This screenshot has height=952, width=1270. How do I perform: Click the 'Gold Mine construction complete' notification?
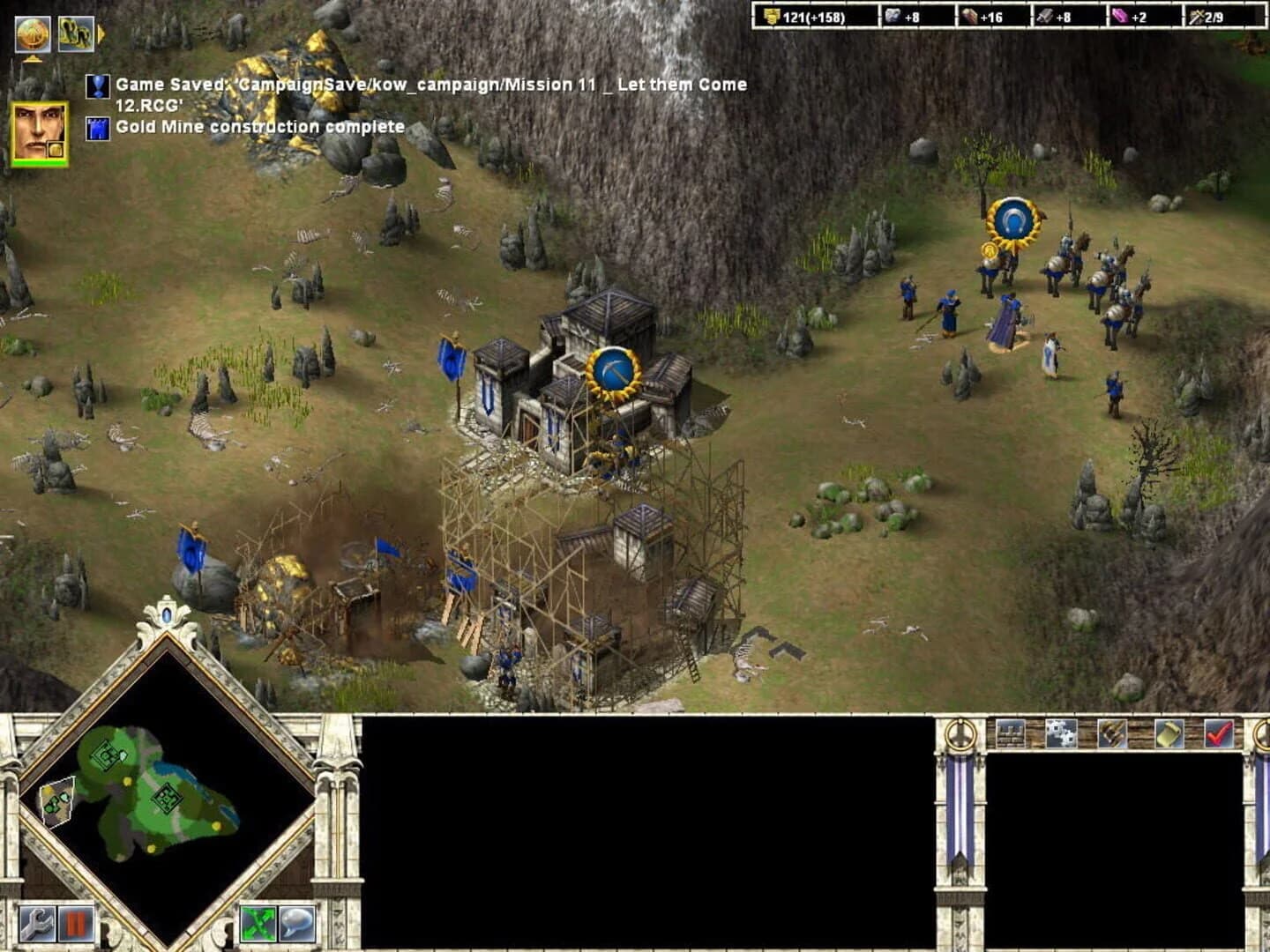[x=256, y=126]
